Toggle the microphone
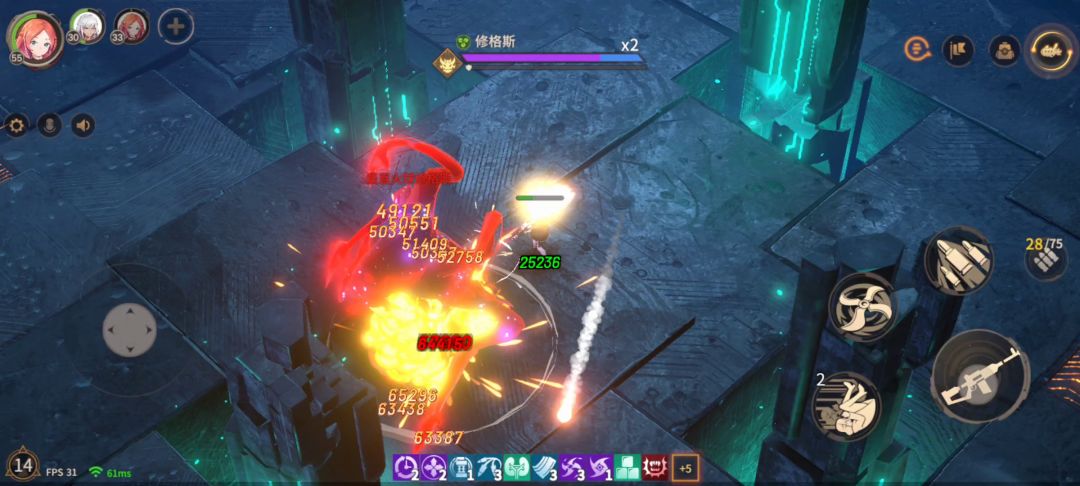The width and height of the screenshot is (1080, 486). click(x=49, y=125)
